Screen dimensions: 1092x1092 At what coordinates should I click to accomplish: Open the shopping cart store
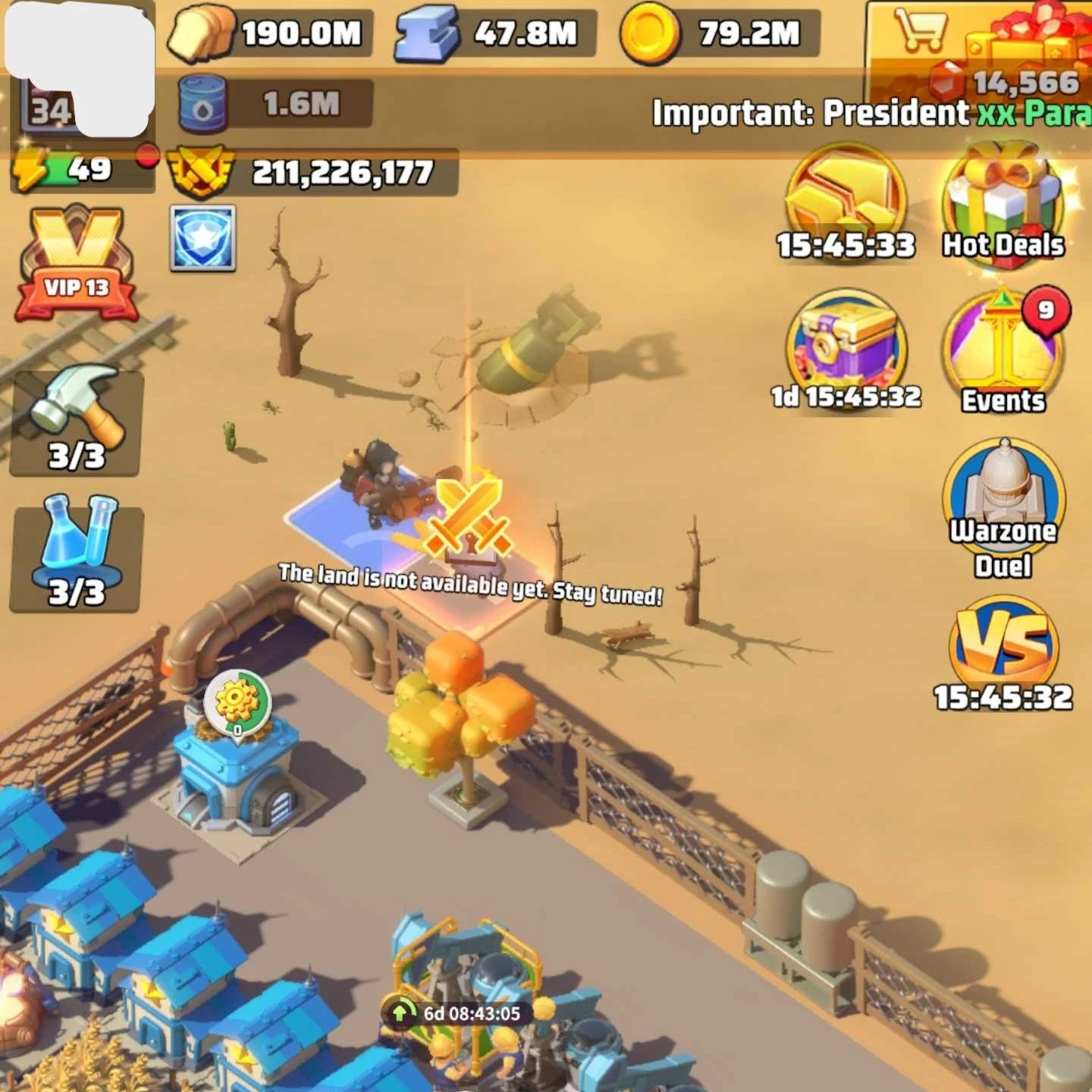pos(919,32)
